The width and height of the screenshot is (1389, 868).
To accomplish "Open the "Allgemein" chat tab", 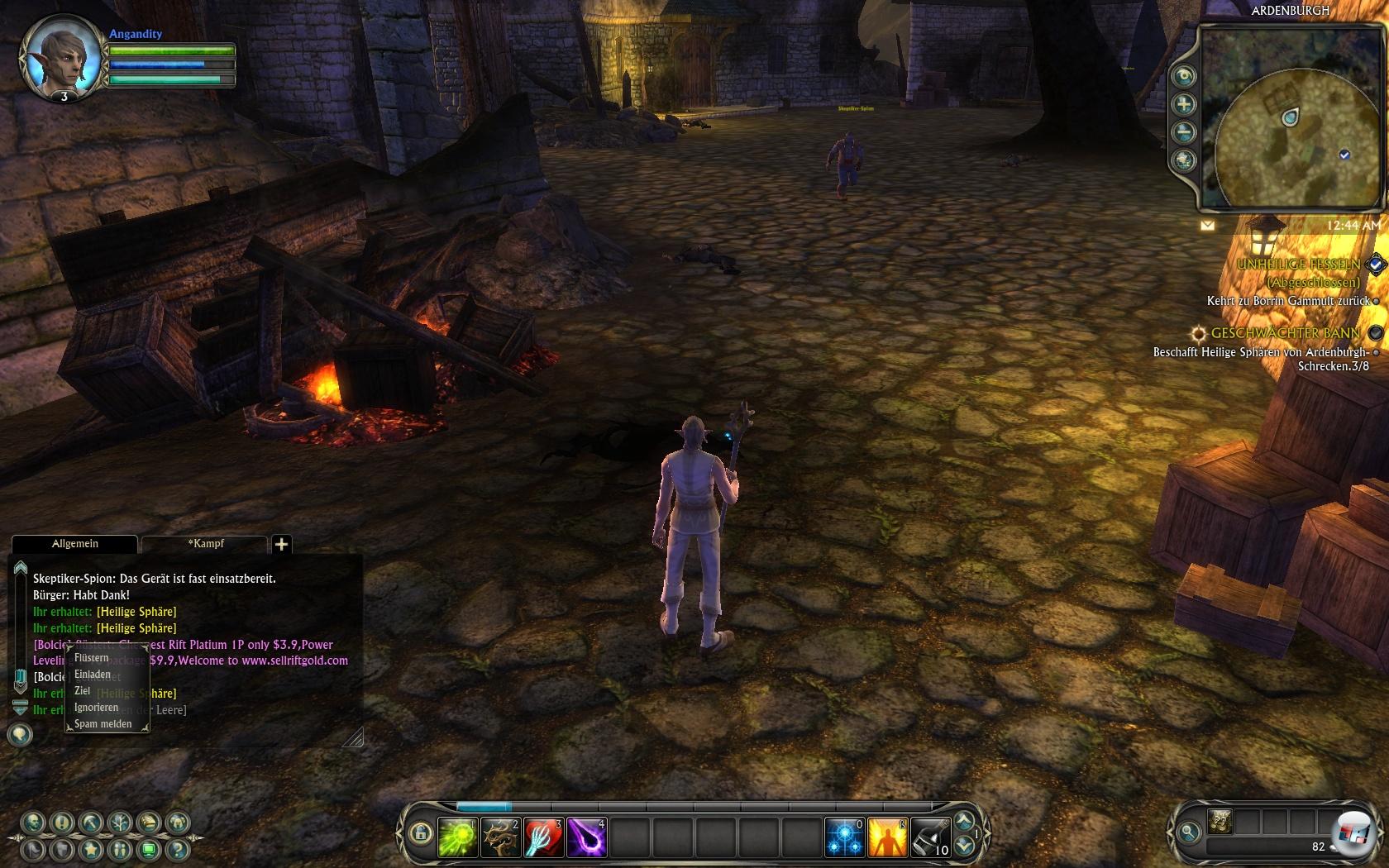I will (x=74, y=544).
